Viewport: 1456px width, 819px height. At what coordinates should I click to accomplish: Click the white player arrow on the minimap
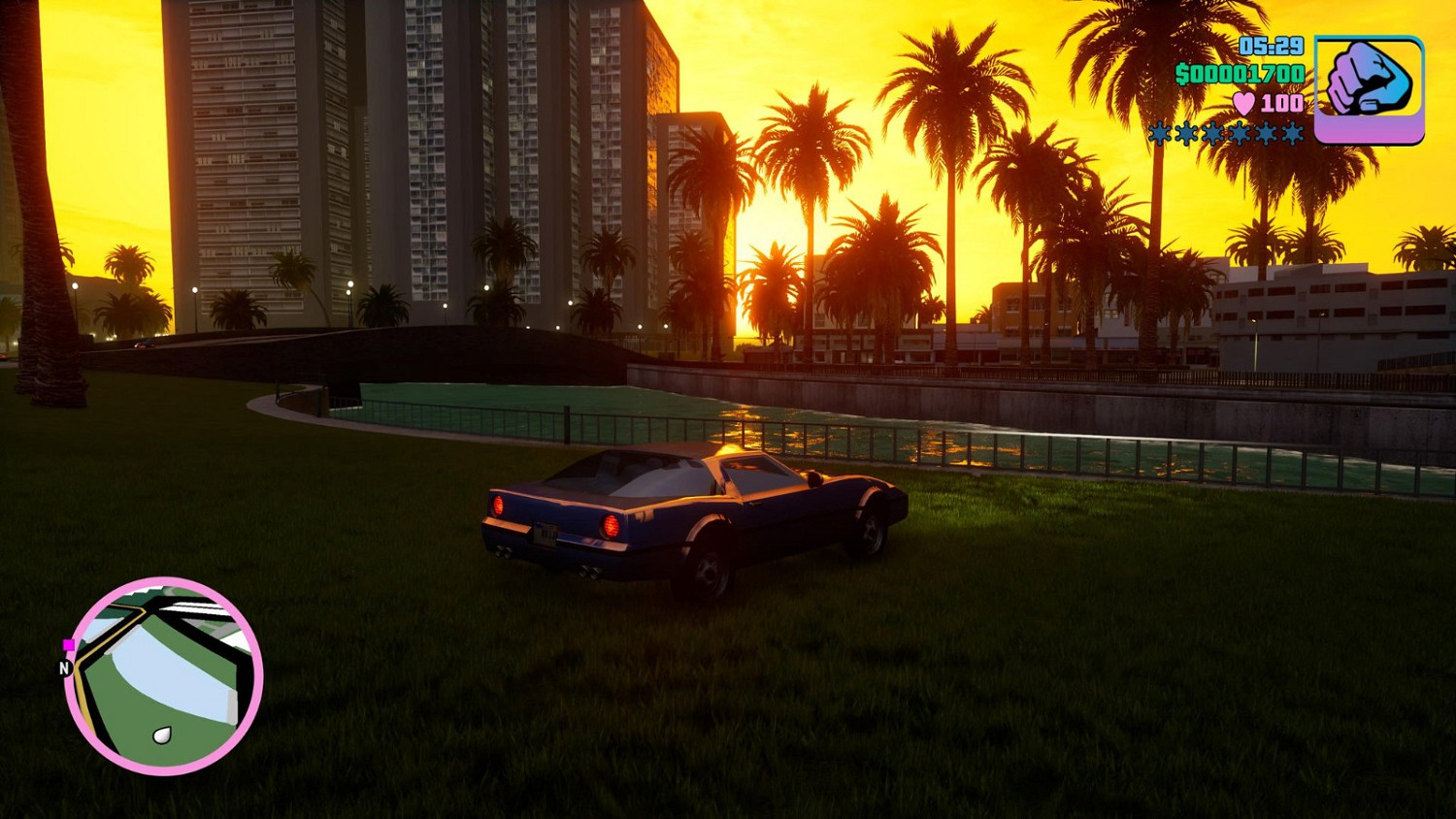click(x=162, y=735)
